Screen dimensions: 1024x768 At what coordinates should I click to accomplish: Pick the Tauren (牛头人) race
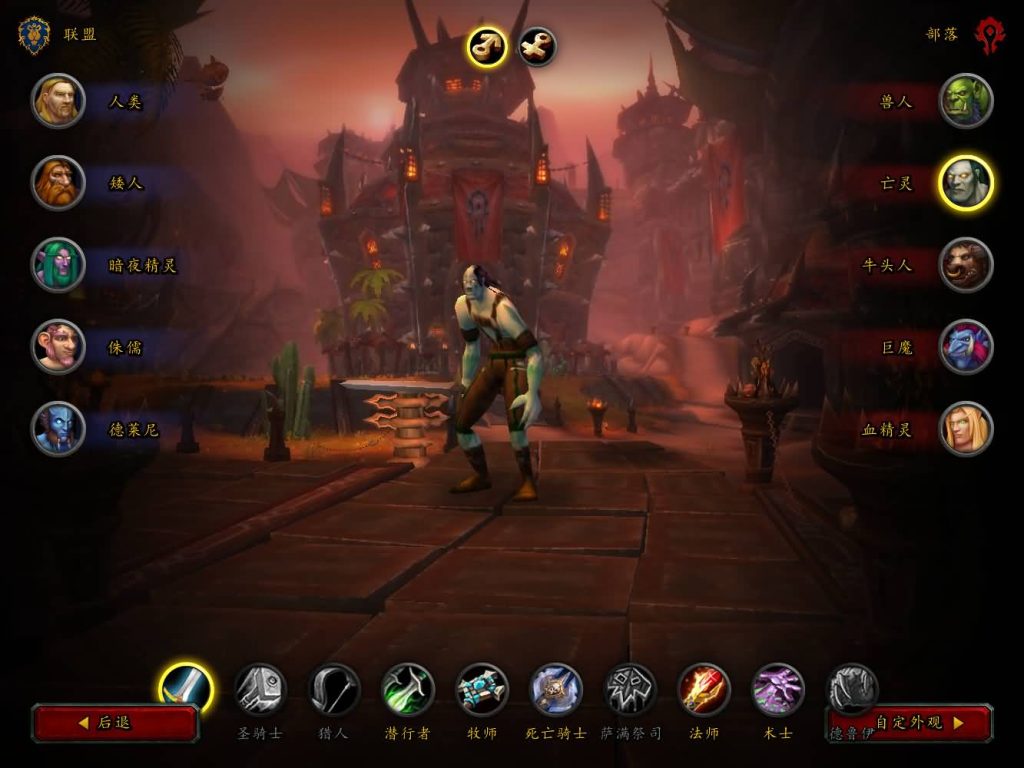click(x=966, y=265)
